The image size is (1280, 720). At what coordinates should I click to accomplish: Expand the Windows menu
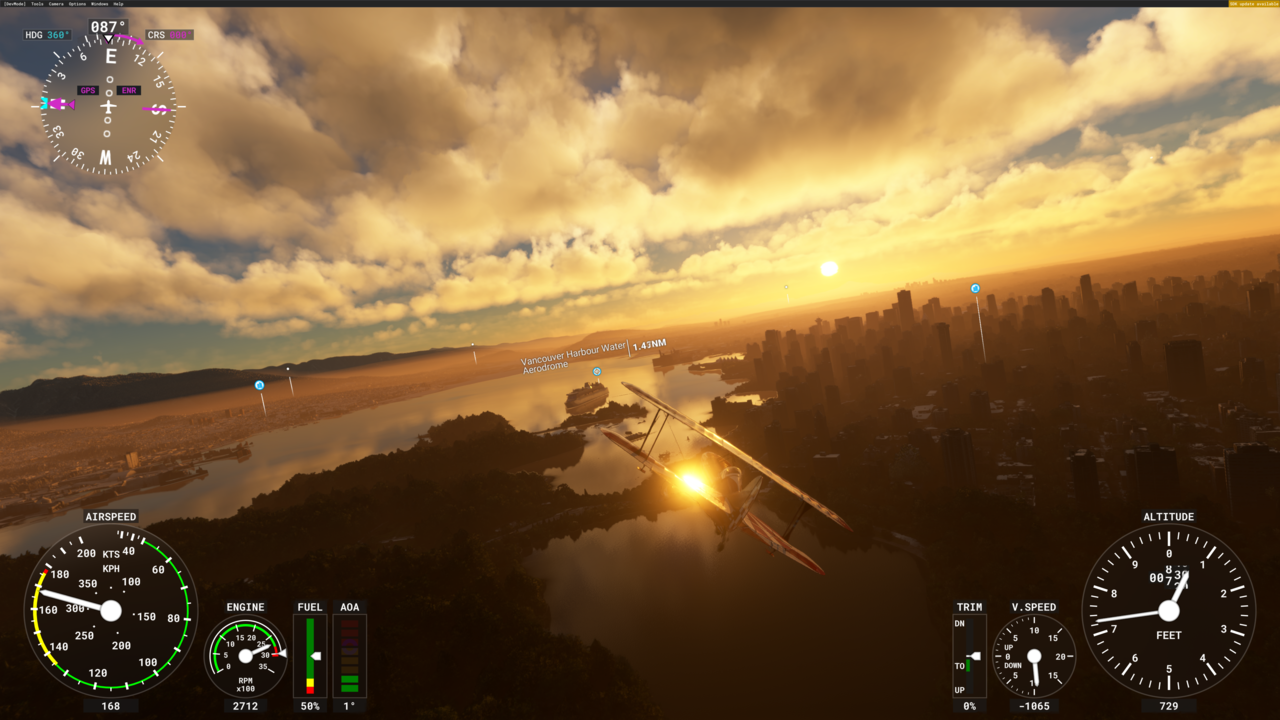coord(99,4)
